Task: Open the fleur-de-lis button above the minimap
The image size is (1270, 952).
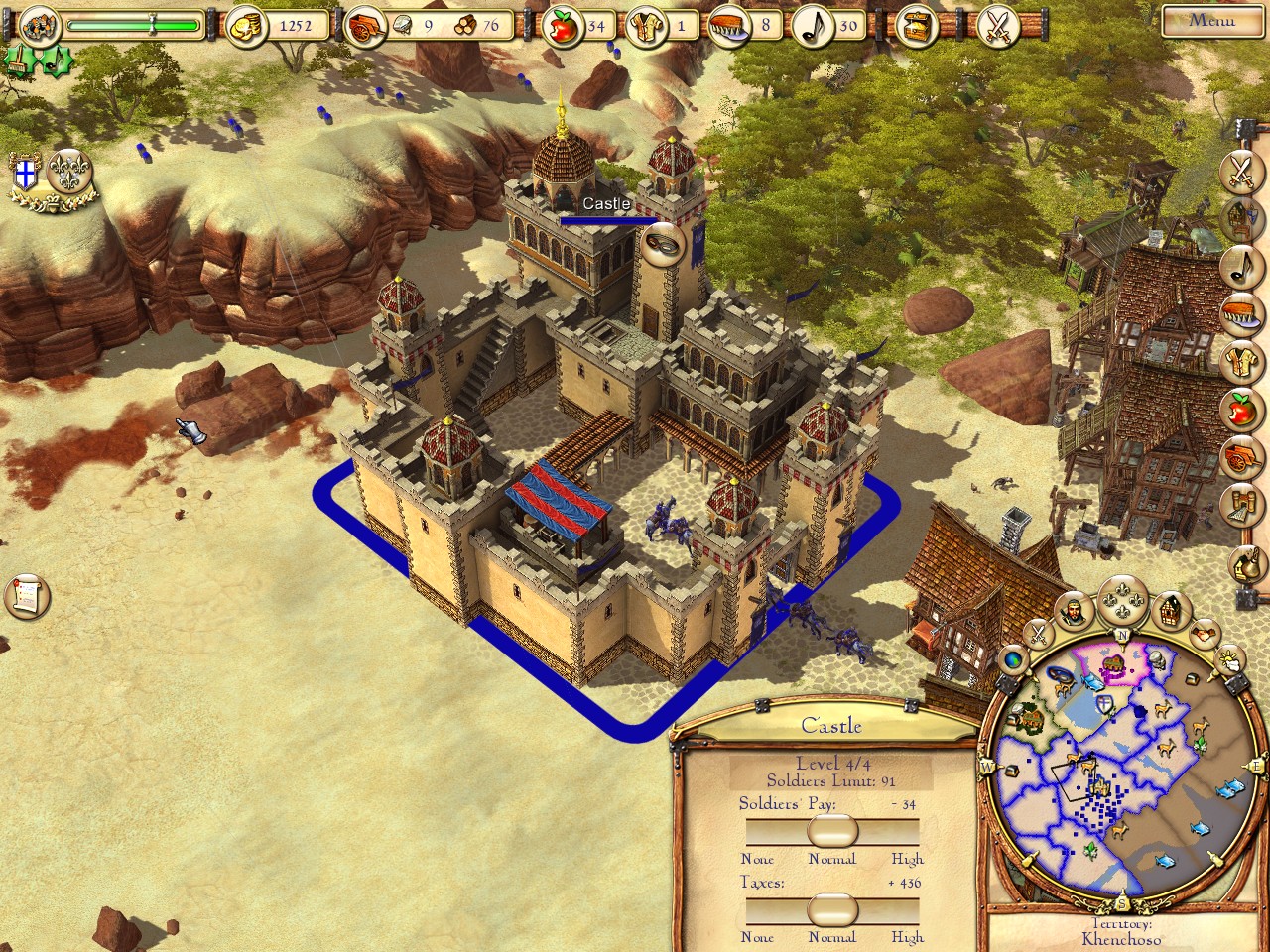Action: [x=1123, y=604]
